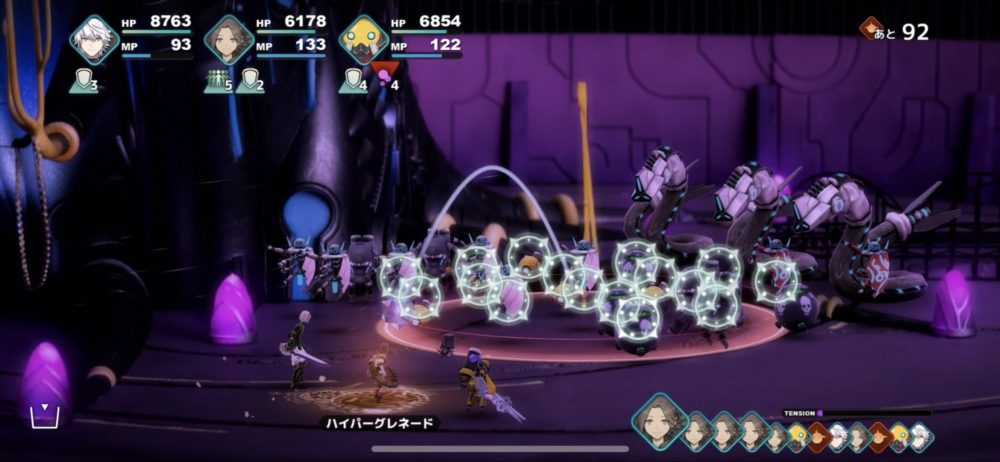Tap the large current-turn portrait in turn order
Viewport: 1000px width, 462px height.
pos(659,422)
